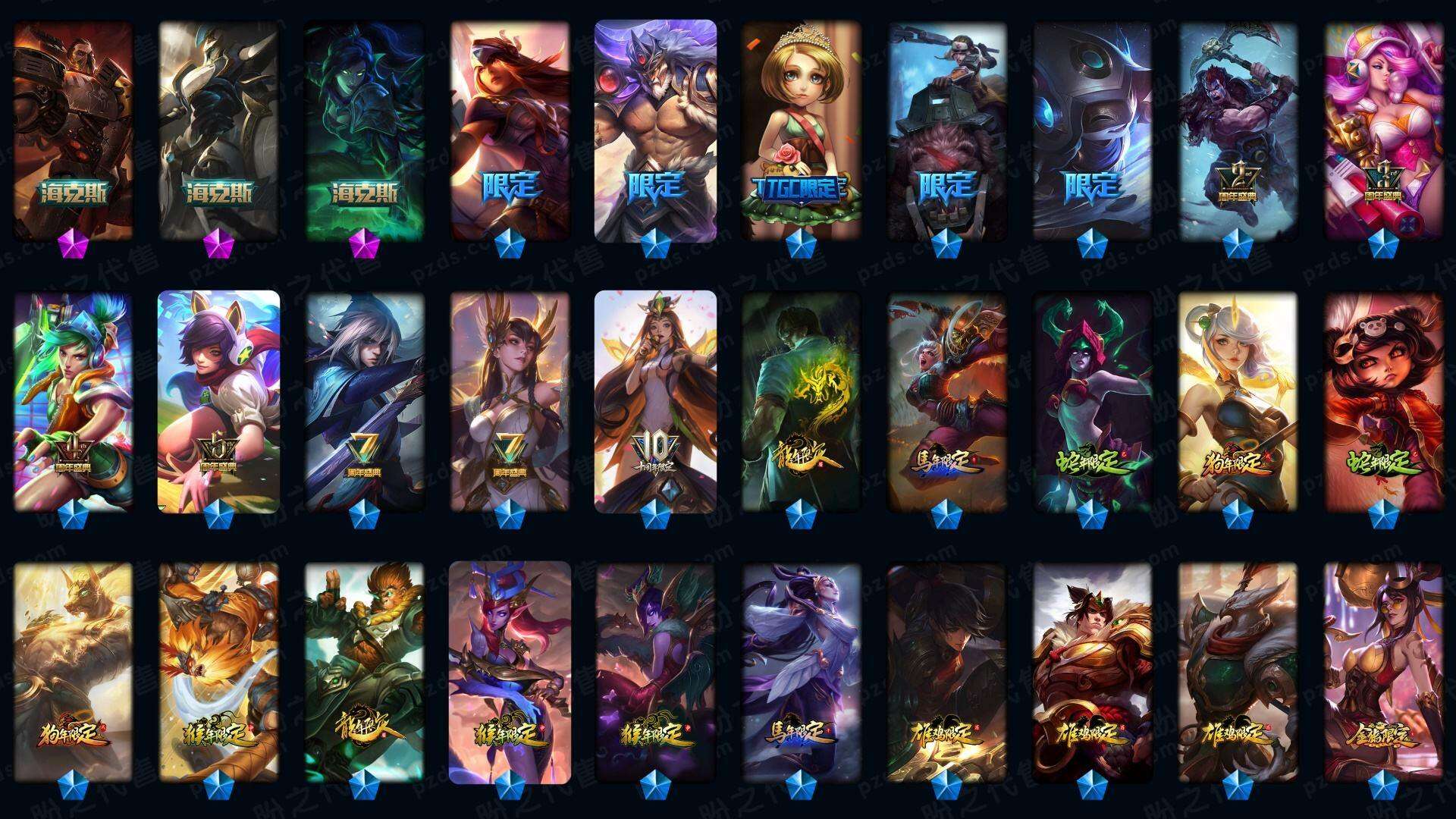Open the 5th anniversary fox-eared girl card
The image size is (1456, 819).
click(218, 402)
